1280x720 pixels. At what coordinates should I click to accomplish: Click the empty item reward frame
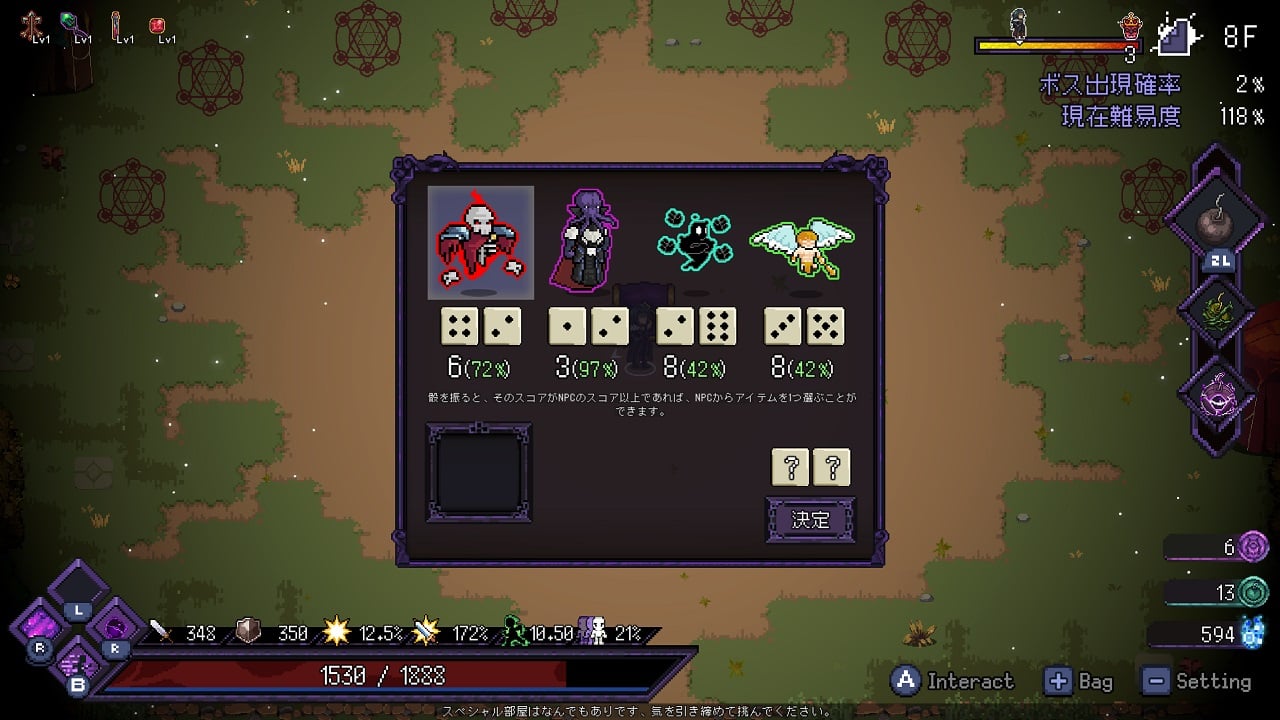479,472
